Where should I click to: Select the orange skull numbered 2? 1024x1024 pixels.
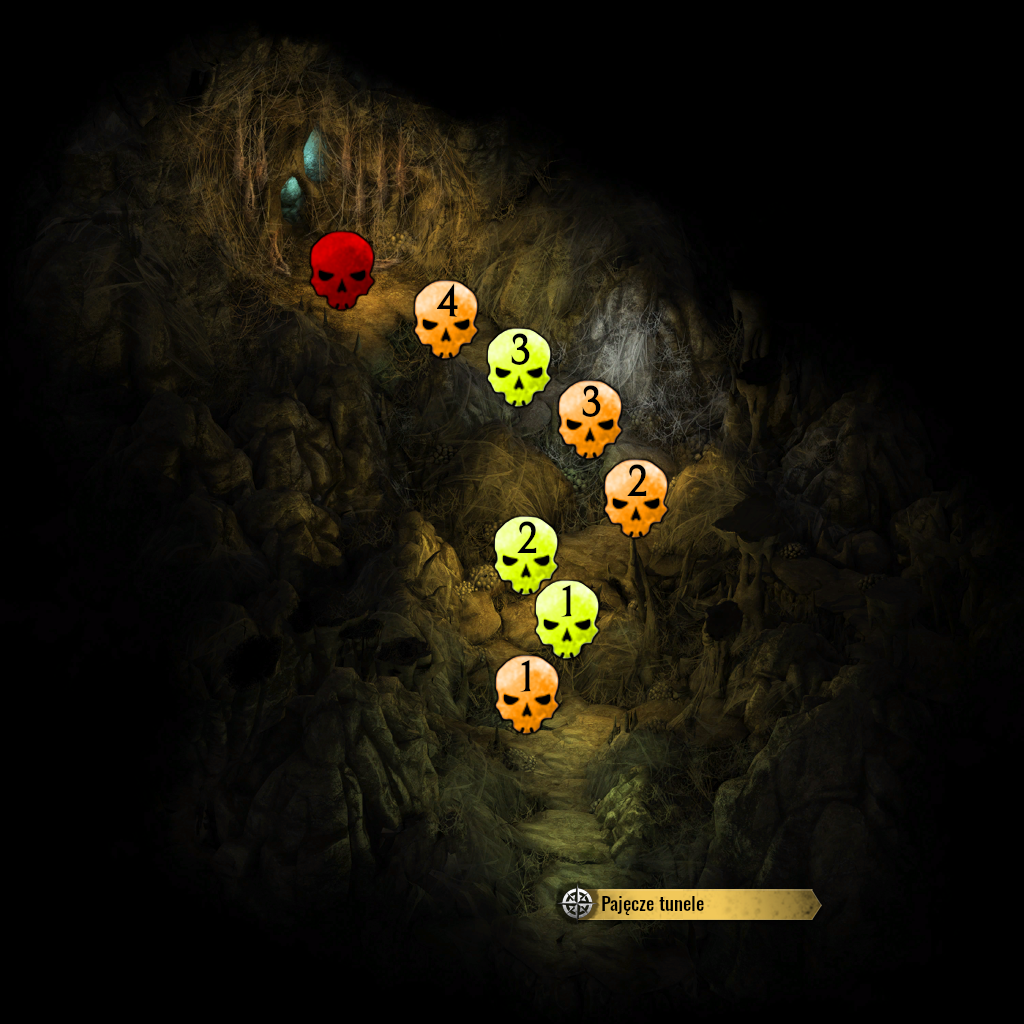point(636,498)
